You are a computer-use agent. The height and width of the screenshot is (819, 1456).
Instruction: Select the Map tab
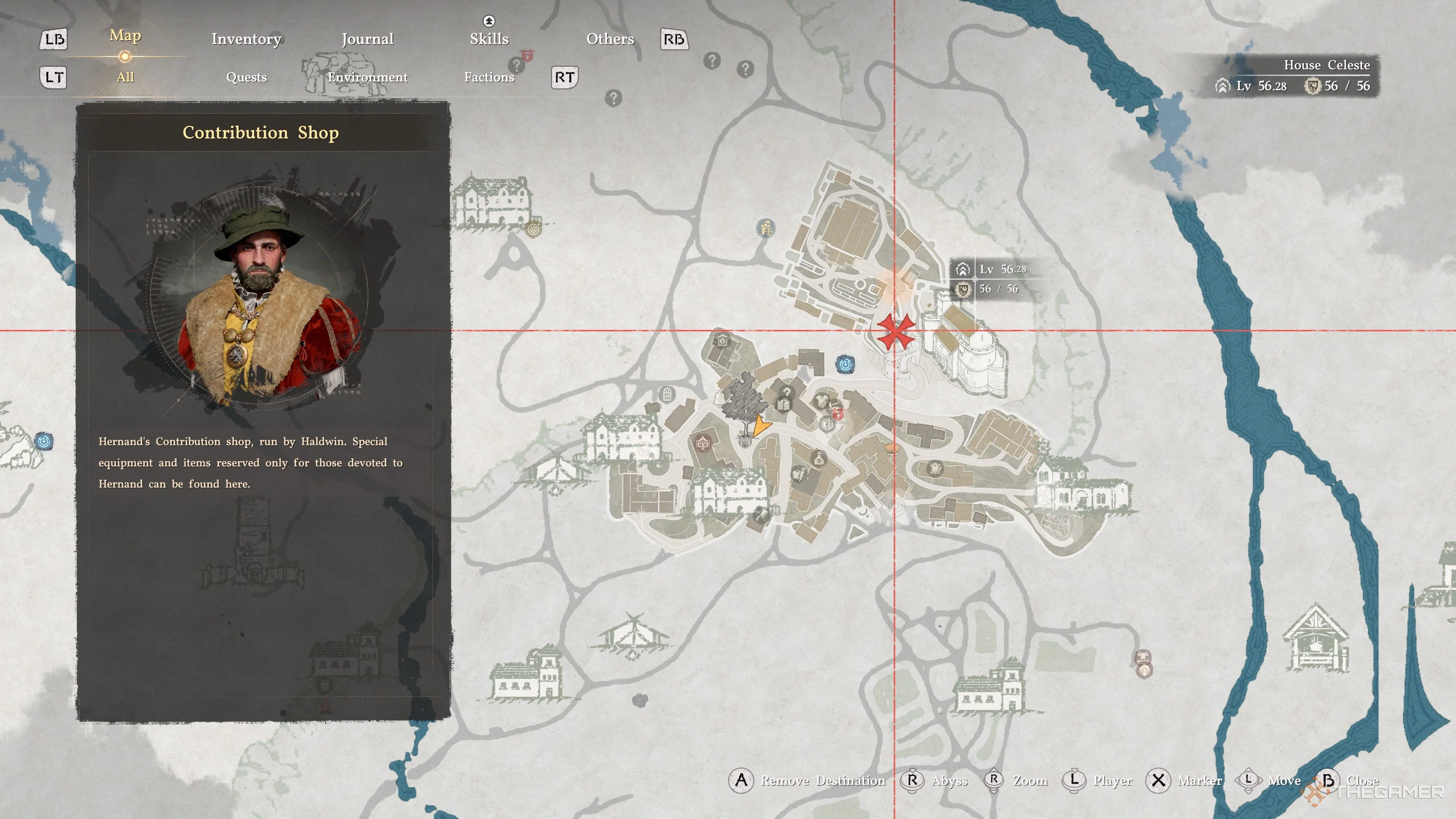pyautogui.click(x=125, y=36)
